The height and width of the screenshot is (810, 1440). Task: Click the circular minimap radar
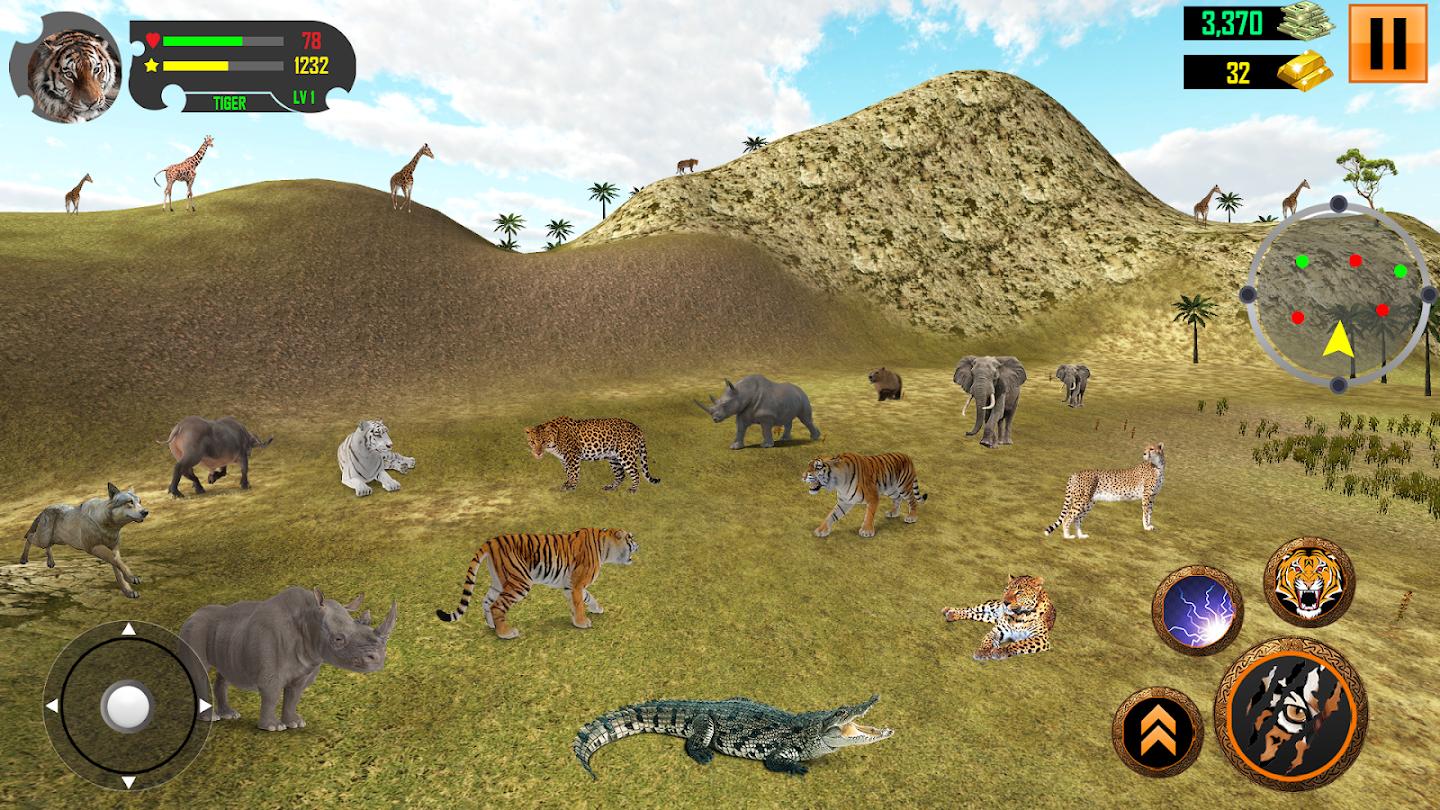[x=1337, y=296]
